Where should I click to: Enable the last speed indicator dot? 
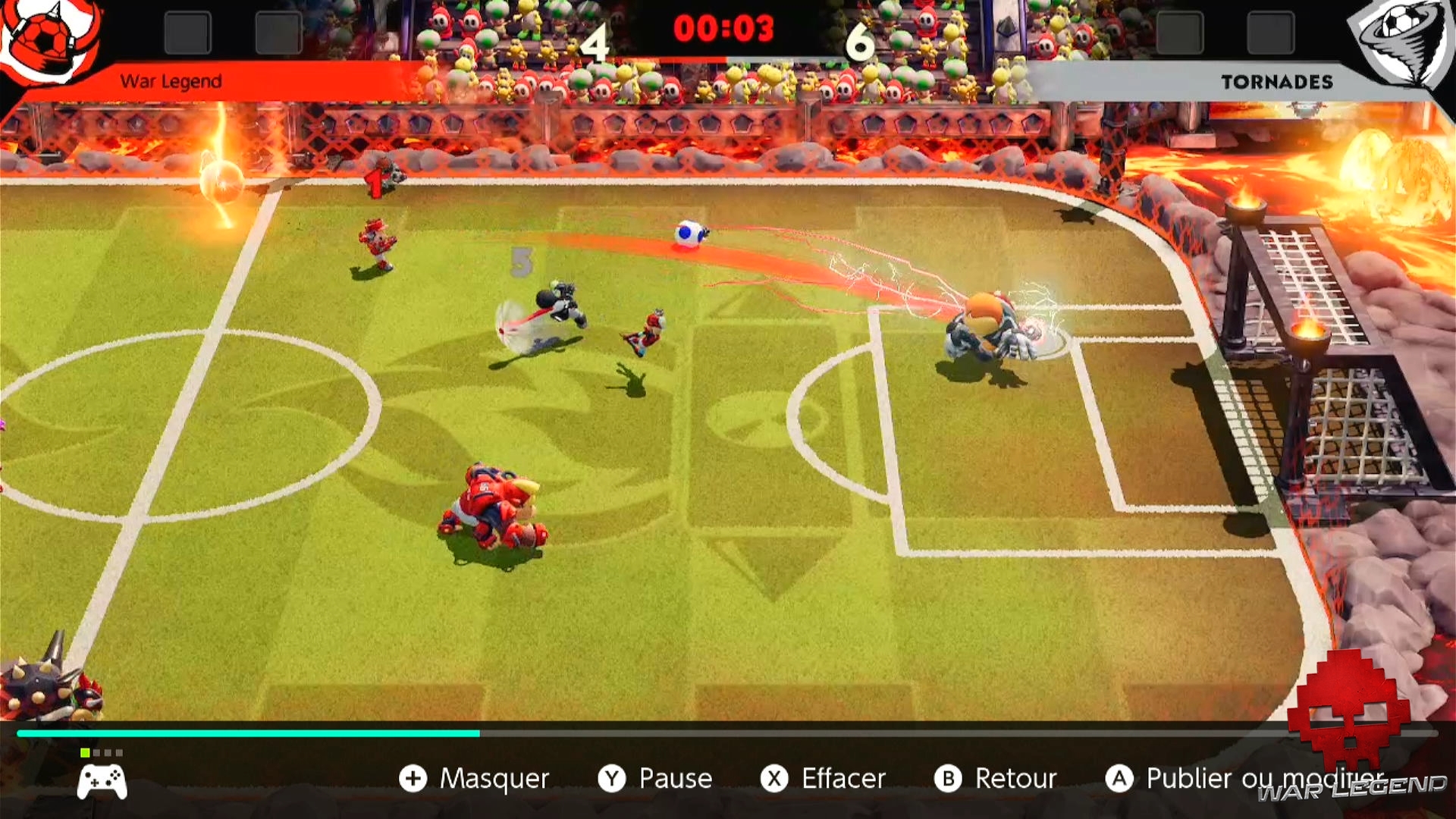(x=119, y=753)
